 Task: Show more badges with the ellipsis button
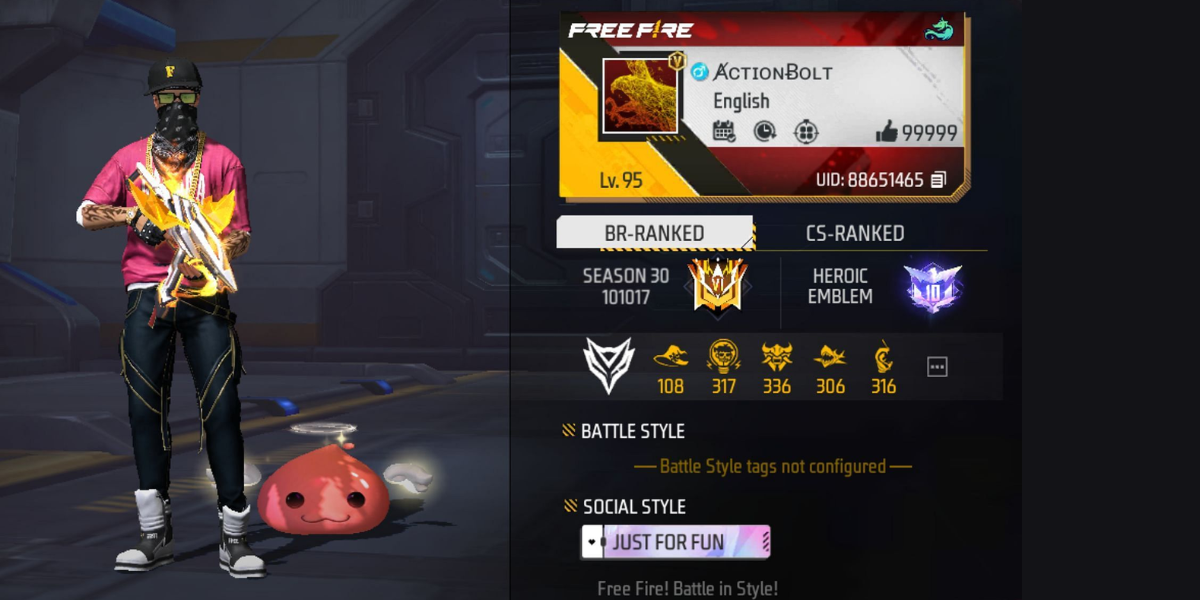pyautogui.click(x=937, y=367)
